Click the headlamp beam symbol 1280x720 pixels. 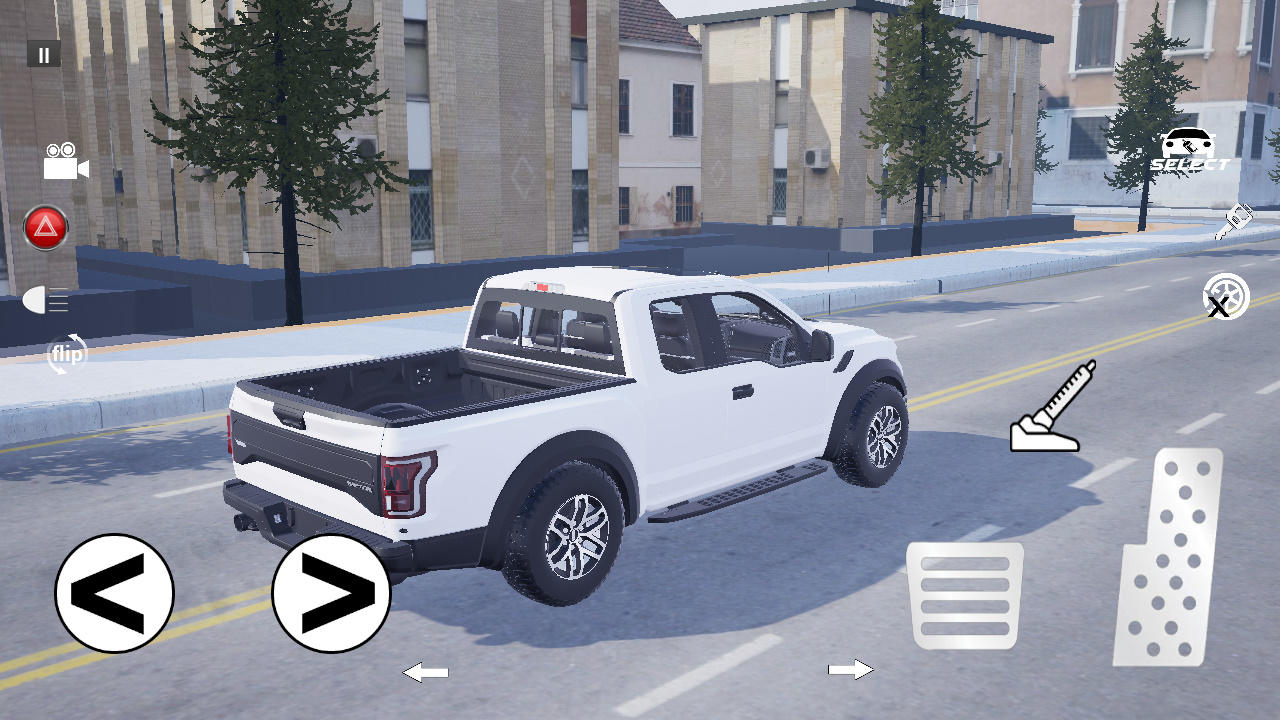[x=45, y=300]
